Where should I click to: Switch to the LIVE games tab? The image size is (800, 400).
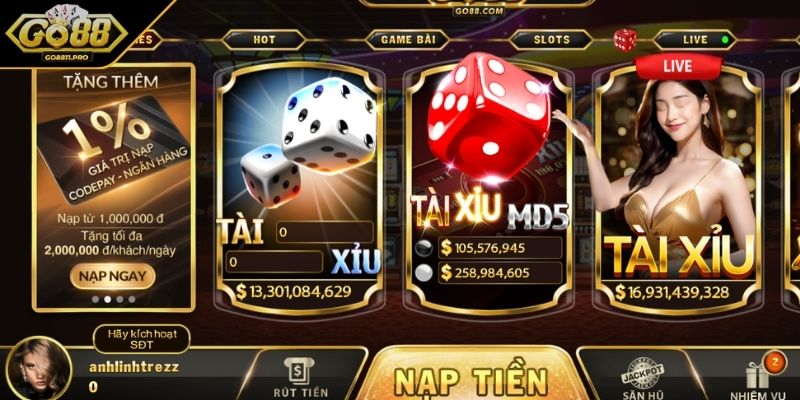pyautogui.click(x=695, y=40)
